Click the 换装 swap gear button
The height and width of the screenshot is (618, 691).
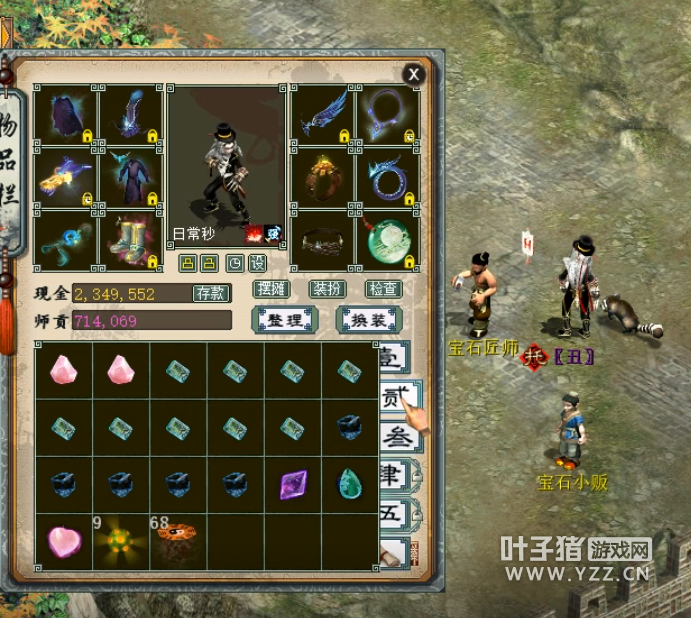click(x=369, y=320)
